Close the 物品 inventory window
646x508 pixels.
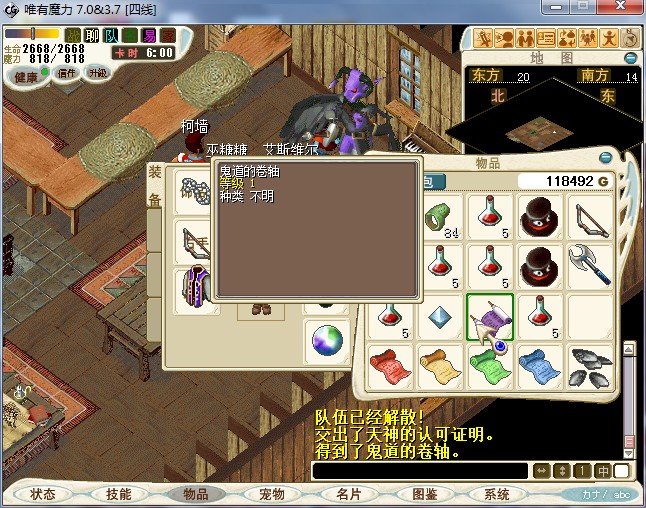[x=605, y=158]
